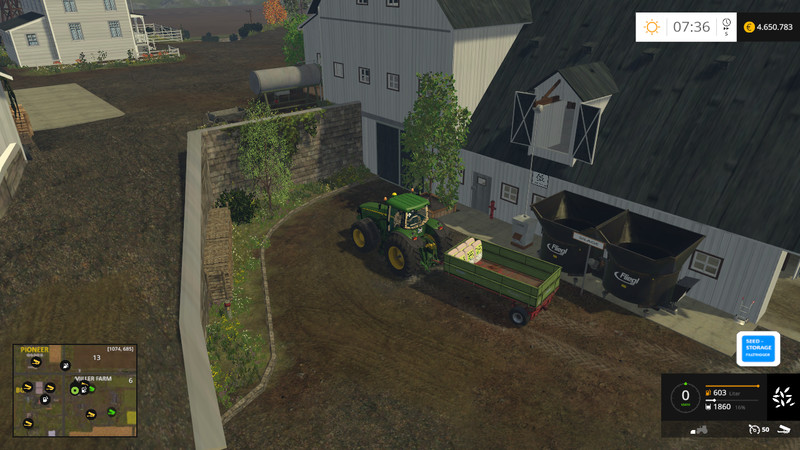800x450 pixels.
Task: Click the euro coin money icon
Action: coord(749,27)
